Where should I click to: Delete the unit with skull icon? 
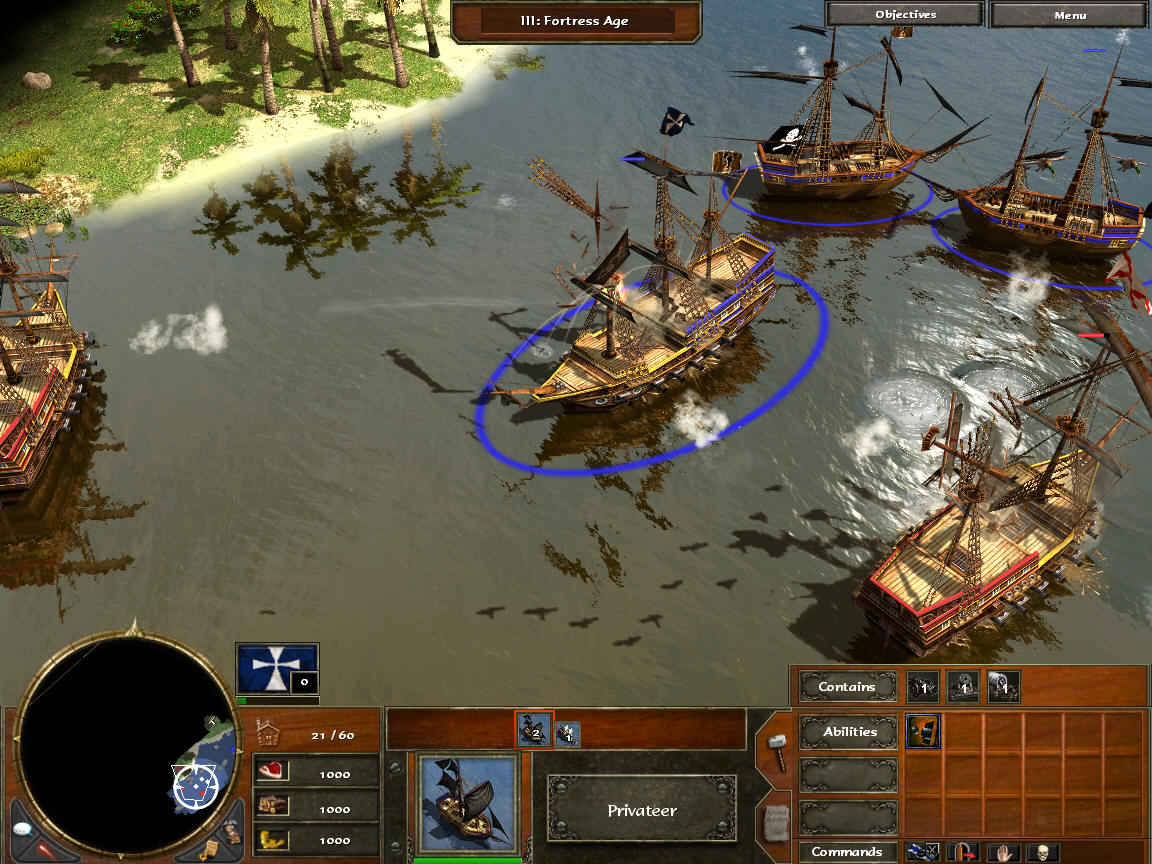[1043, 853]
